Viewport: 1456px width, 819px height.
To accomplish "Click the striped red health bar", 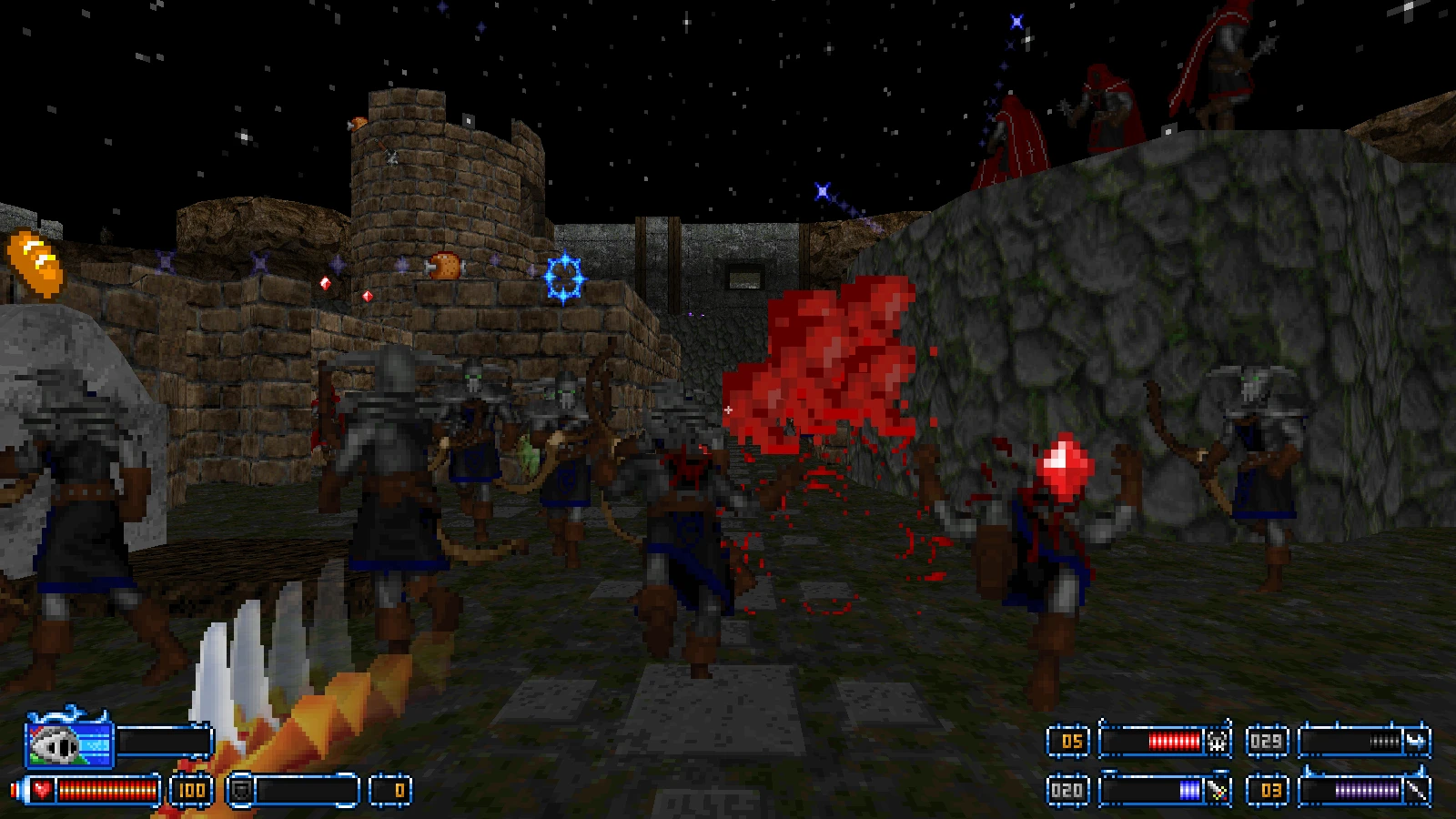I will [106, 789].
